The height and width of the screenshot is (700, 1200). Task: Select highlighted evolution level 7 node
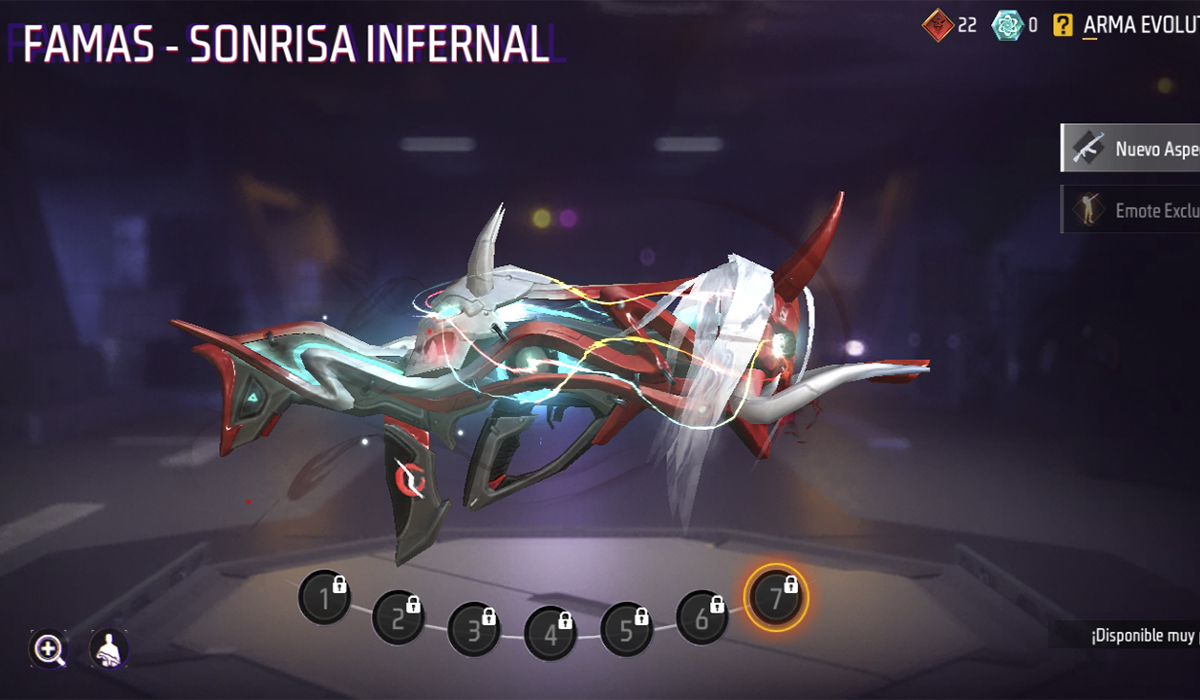(x=776, y=597)
